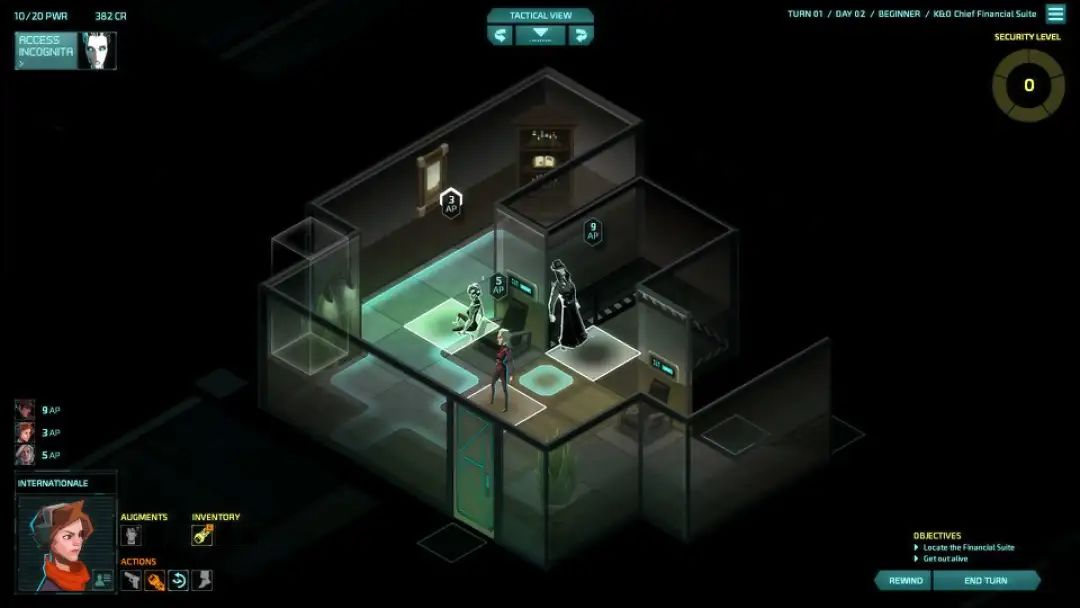Select the agent portrait with 3 AP
Screen dimensions: 1080x608
25,432
